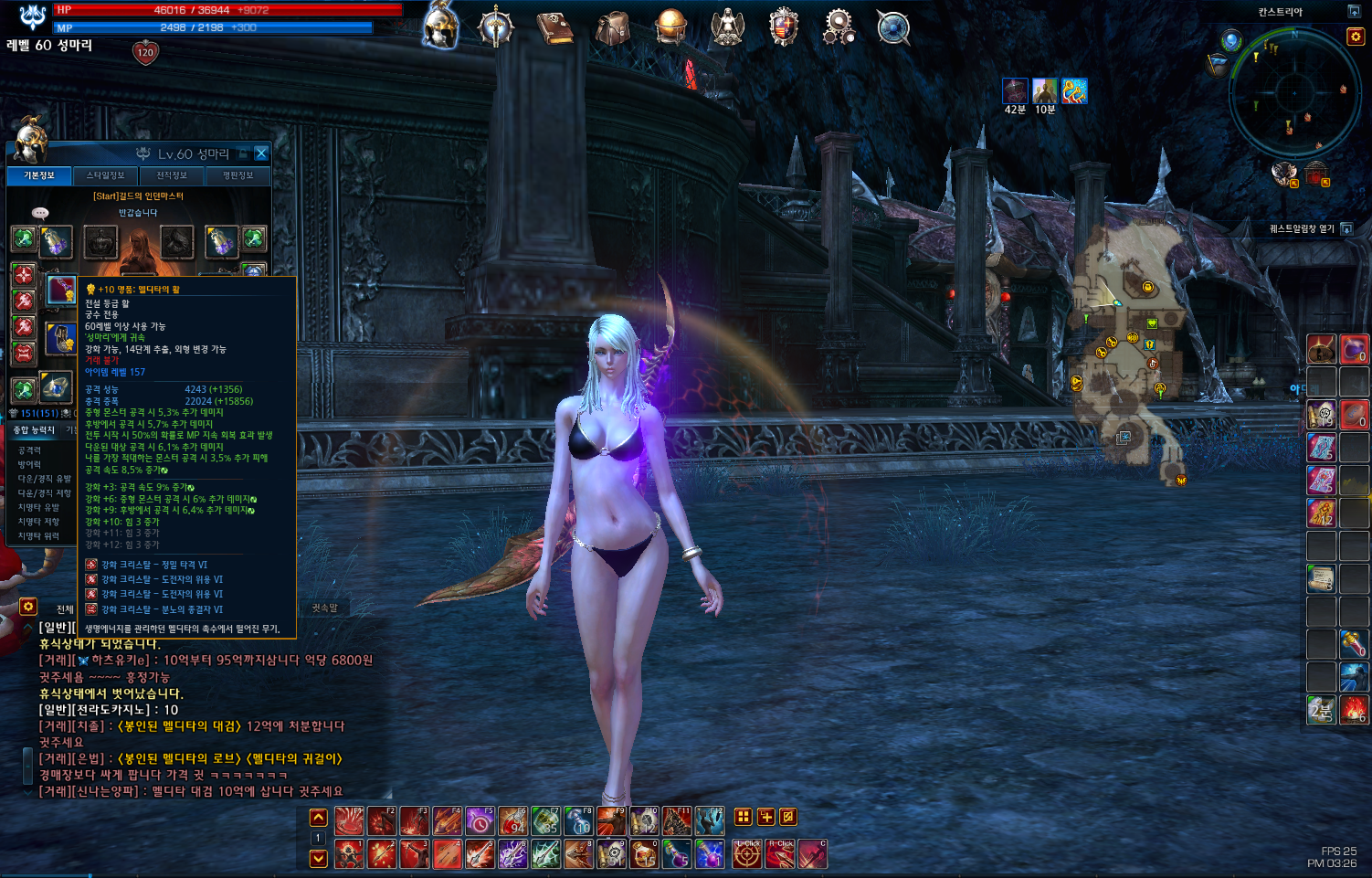
Task: Open minimap settings with the gear button
Action: click(1356, 37)
